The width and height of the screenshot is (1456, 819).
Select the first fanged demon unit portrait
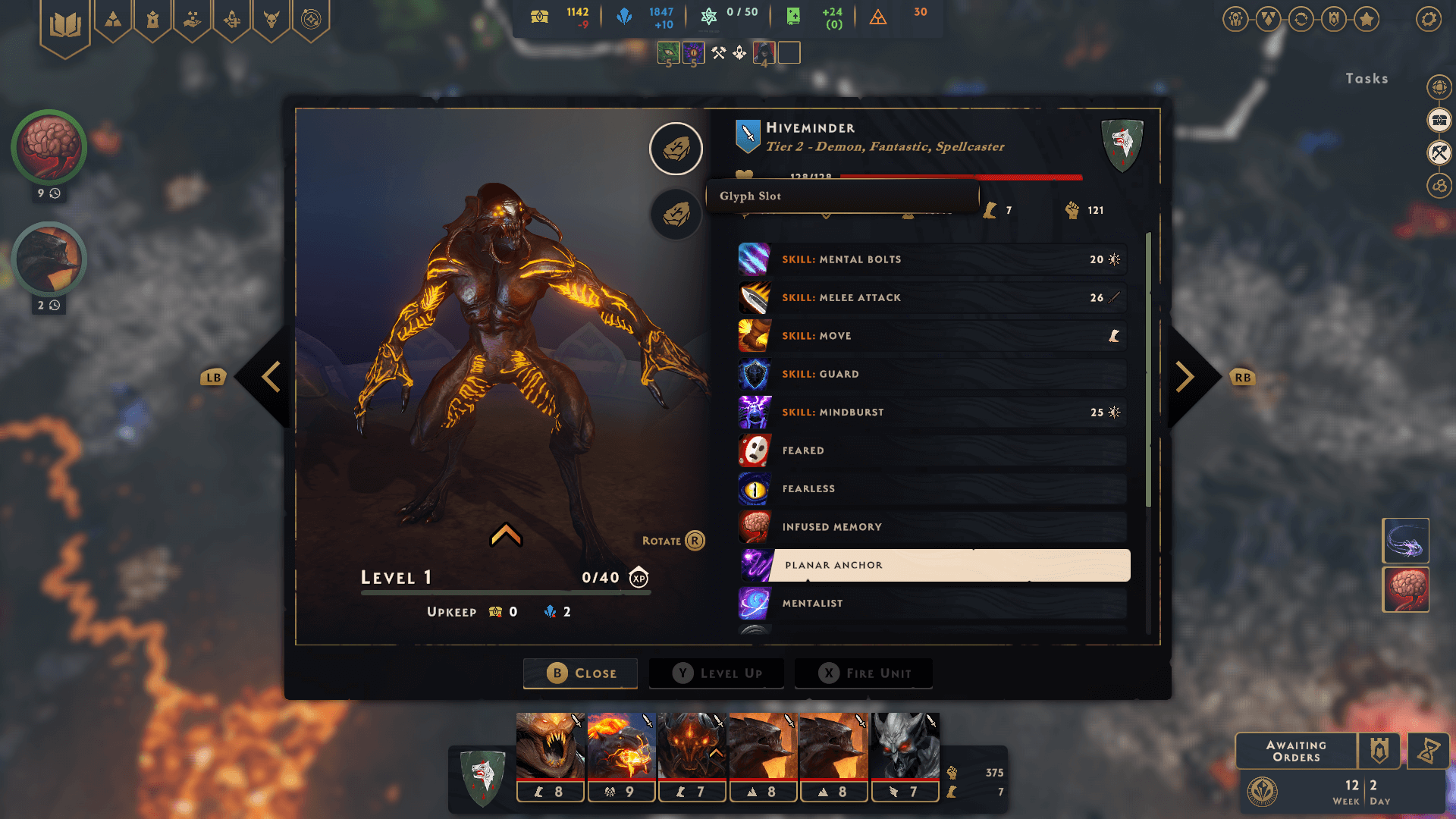[551, 747]
